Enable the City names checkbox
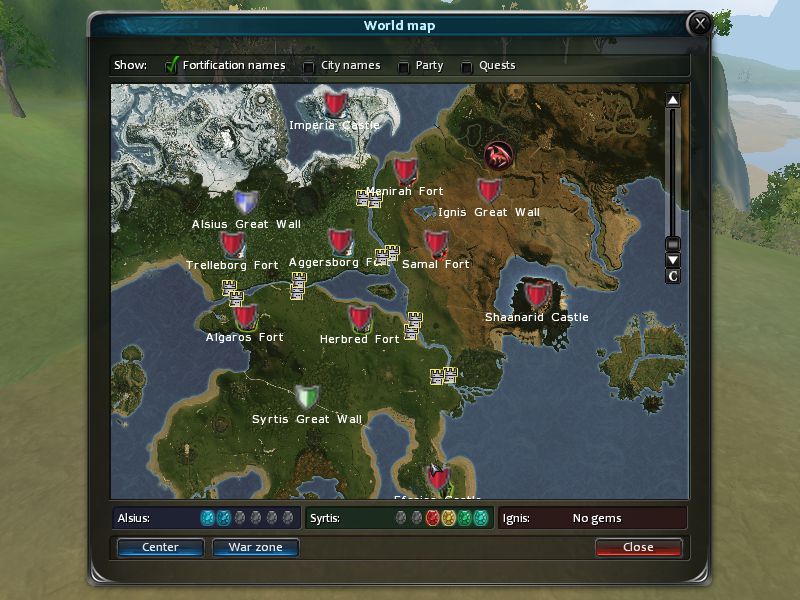This screenshot has width=800, height=600. [x=309, y=67]
